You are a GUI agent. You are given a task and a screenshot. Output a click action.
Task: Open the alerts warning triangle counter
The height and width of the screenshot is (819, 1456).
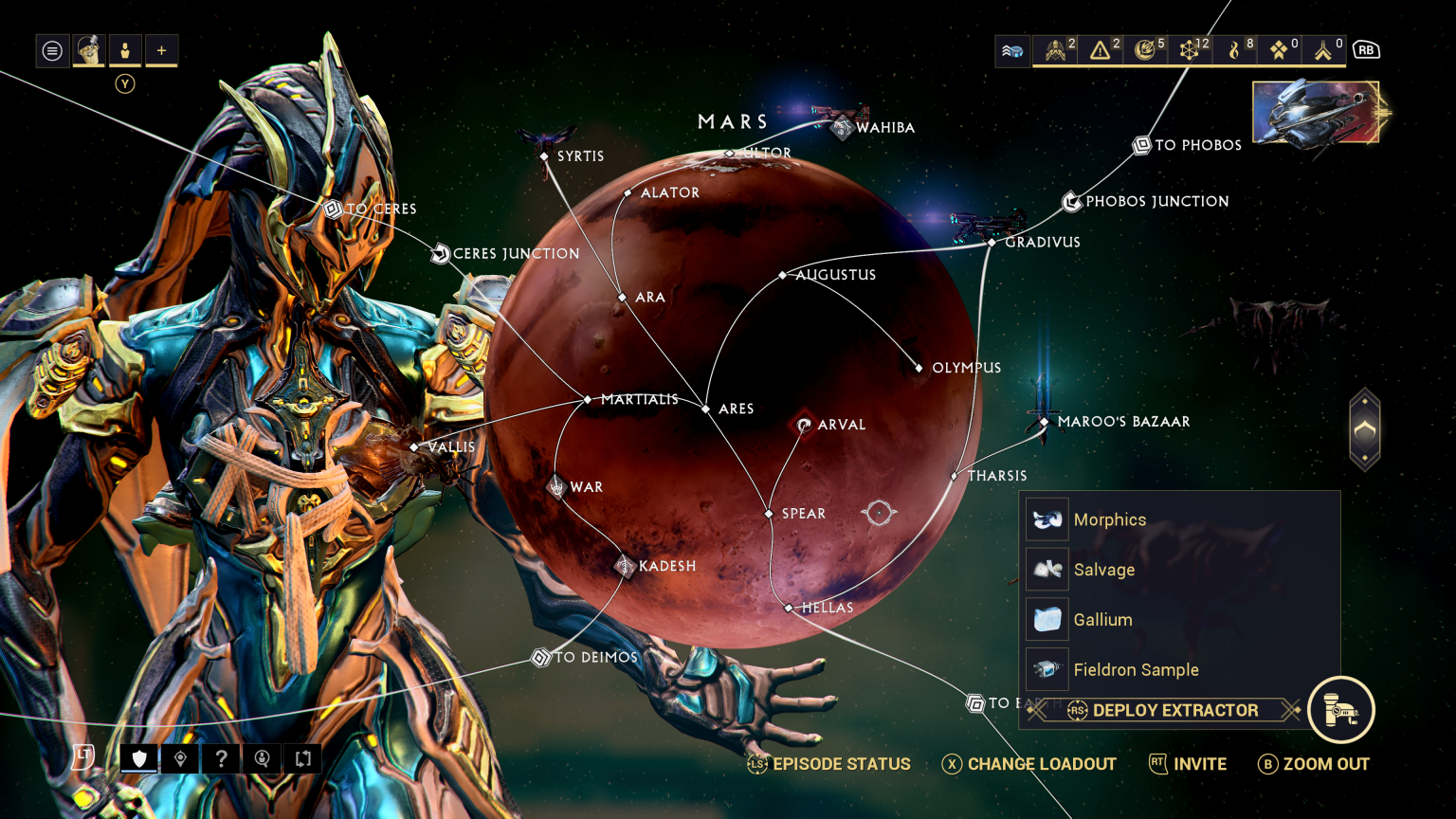(x=1101, y=50)
